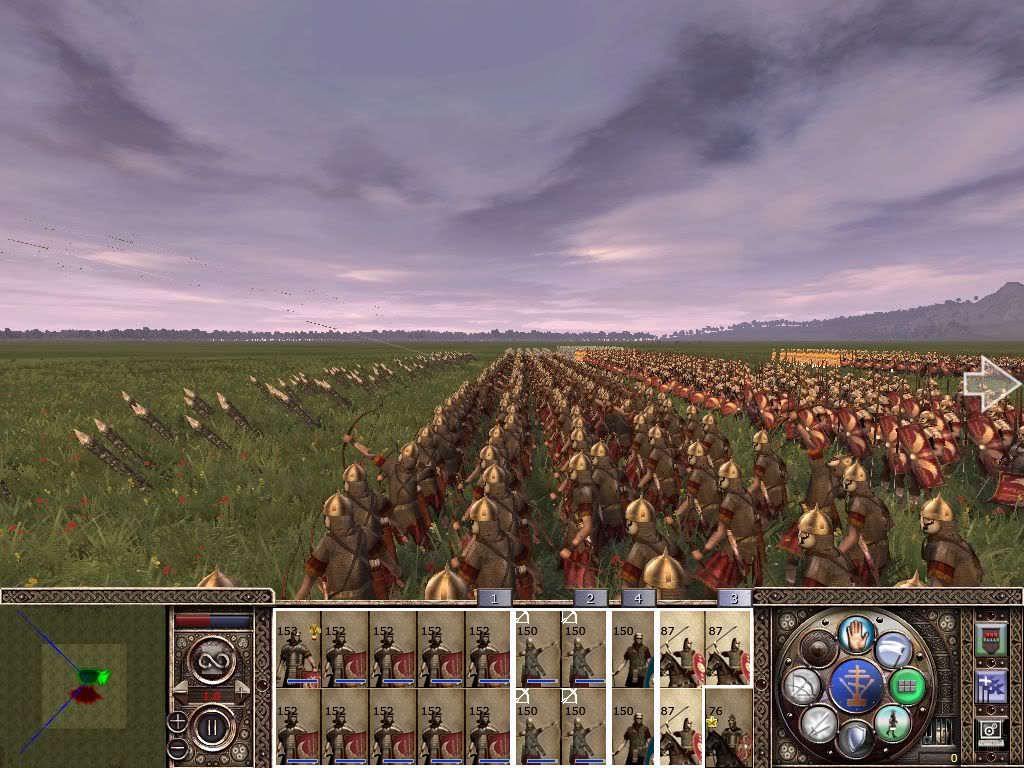Toggle formation with the green grid button
The height and width of the screenshot is (768, 1024).
(908, 686)
